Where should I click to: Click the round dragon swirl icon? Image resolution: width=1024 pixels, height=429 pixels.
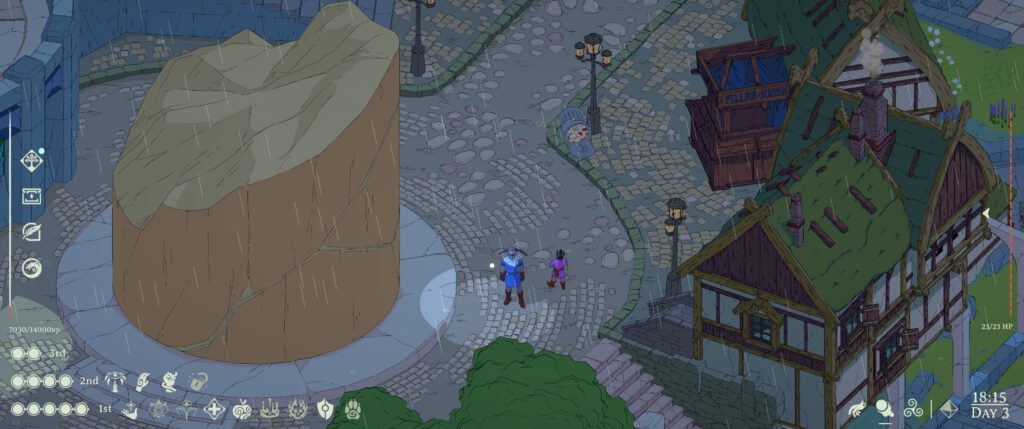click(x=33, y=268)
